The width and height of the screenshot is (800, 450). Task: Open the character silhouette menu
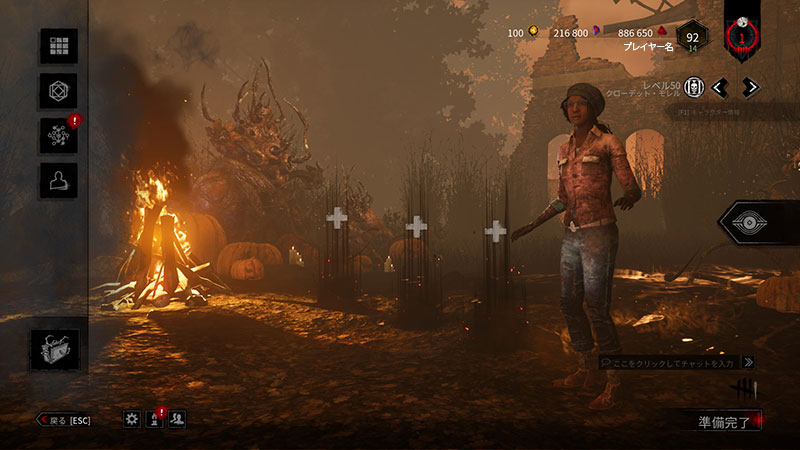(58, 181)
